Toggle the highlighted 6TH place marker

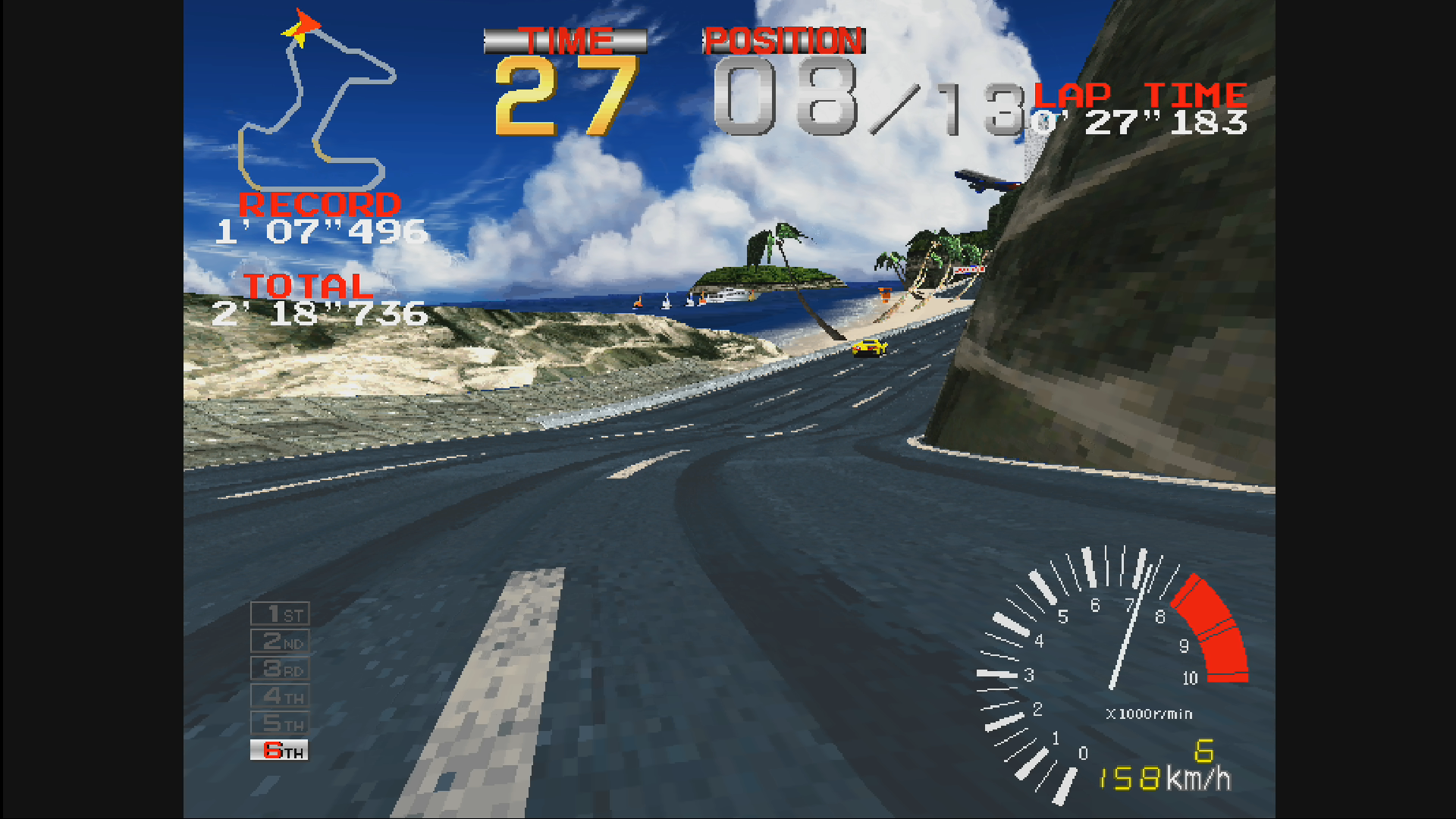point(279,750)
